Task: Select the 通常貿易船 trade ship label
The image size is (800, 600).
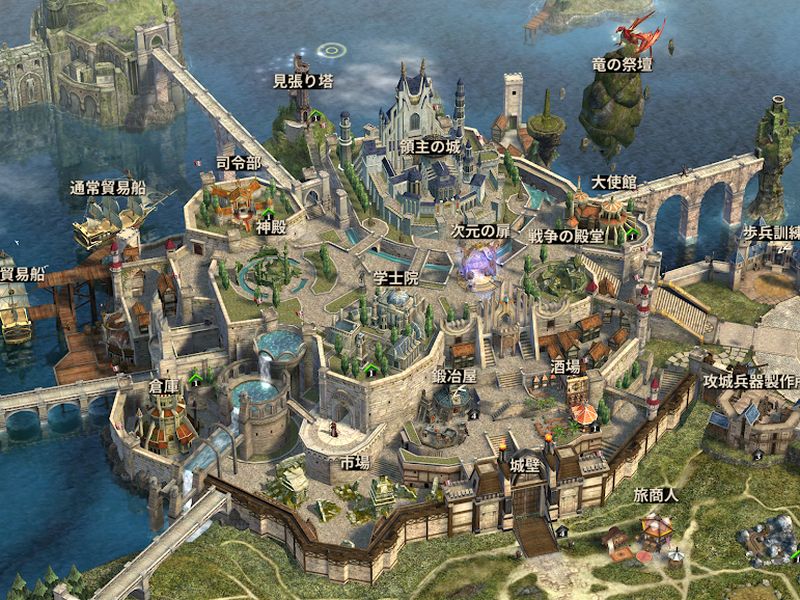Action: point(108,186)
